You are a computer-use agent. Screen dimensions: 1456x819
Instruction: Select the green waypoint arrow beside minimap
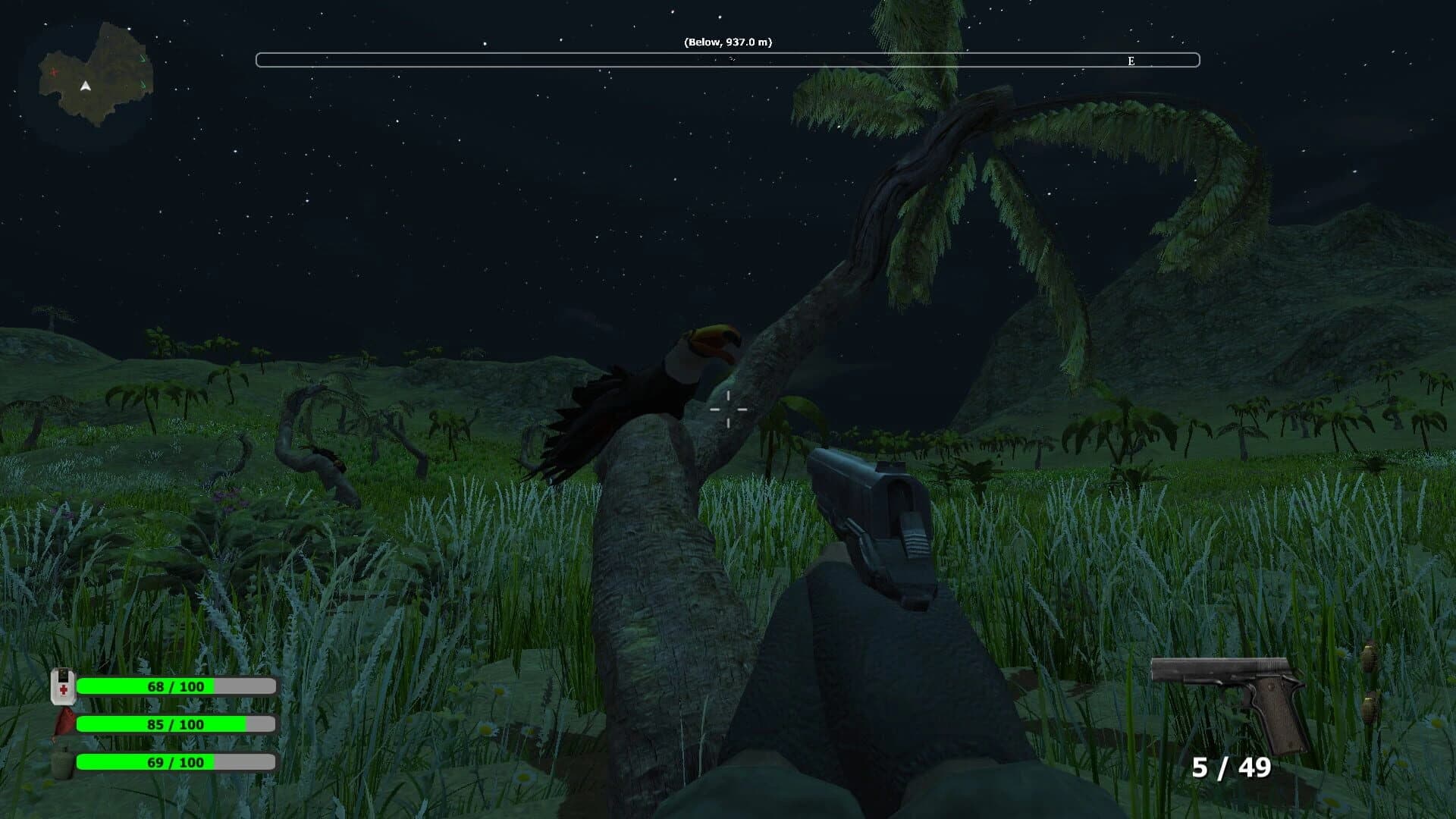coord(143,59)
